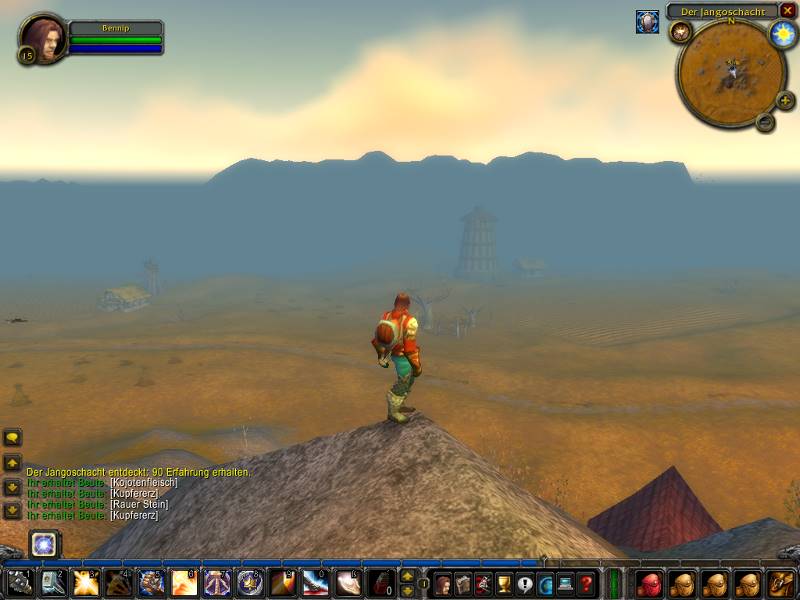This screenshot has width=800, height=600.
Task: Activate the mace attack ability in slot 1
Action: [21, 583]
